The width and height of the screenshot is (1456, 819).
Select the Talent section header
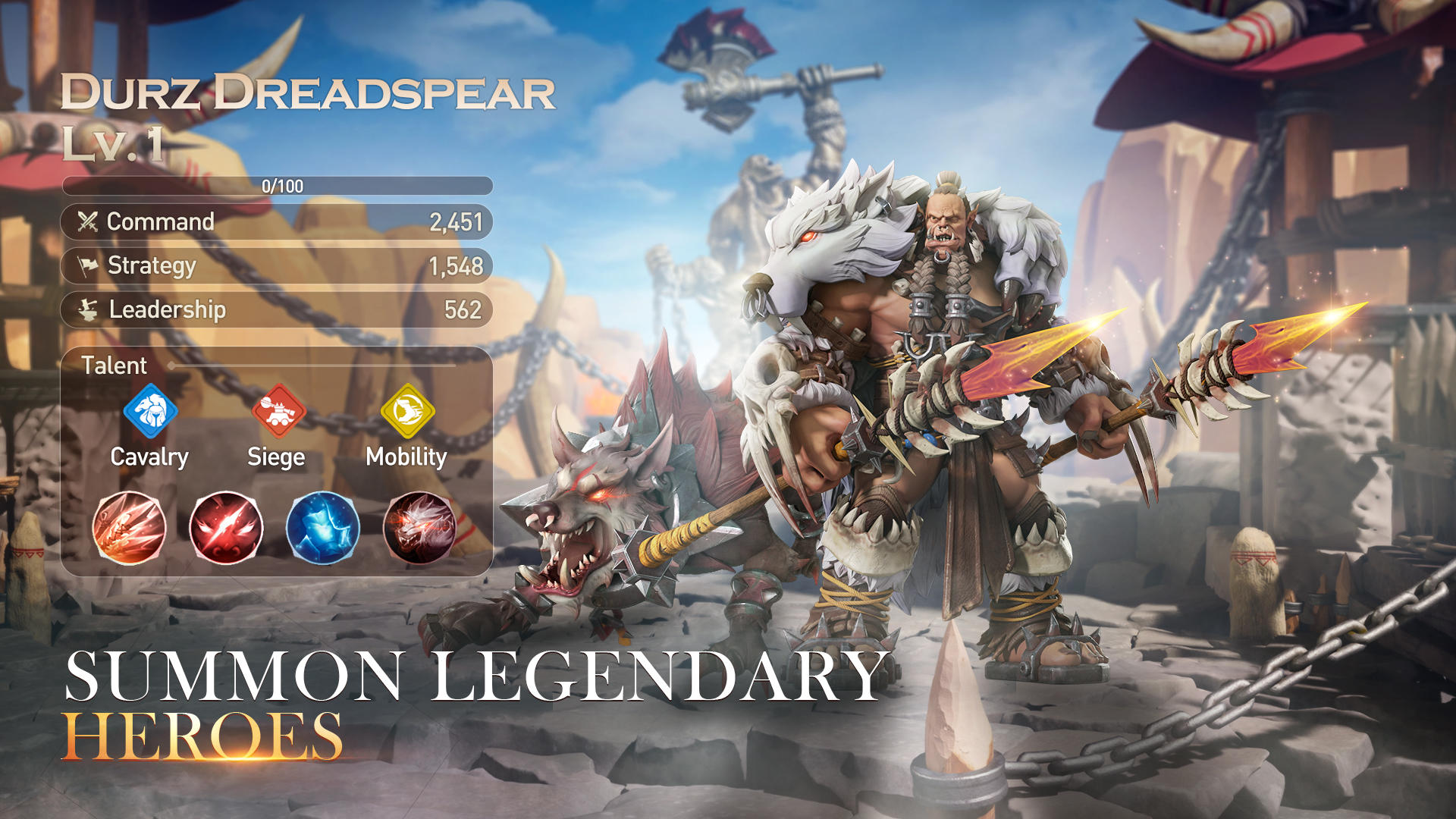(114, 366)
